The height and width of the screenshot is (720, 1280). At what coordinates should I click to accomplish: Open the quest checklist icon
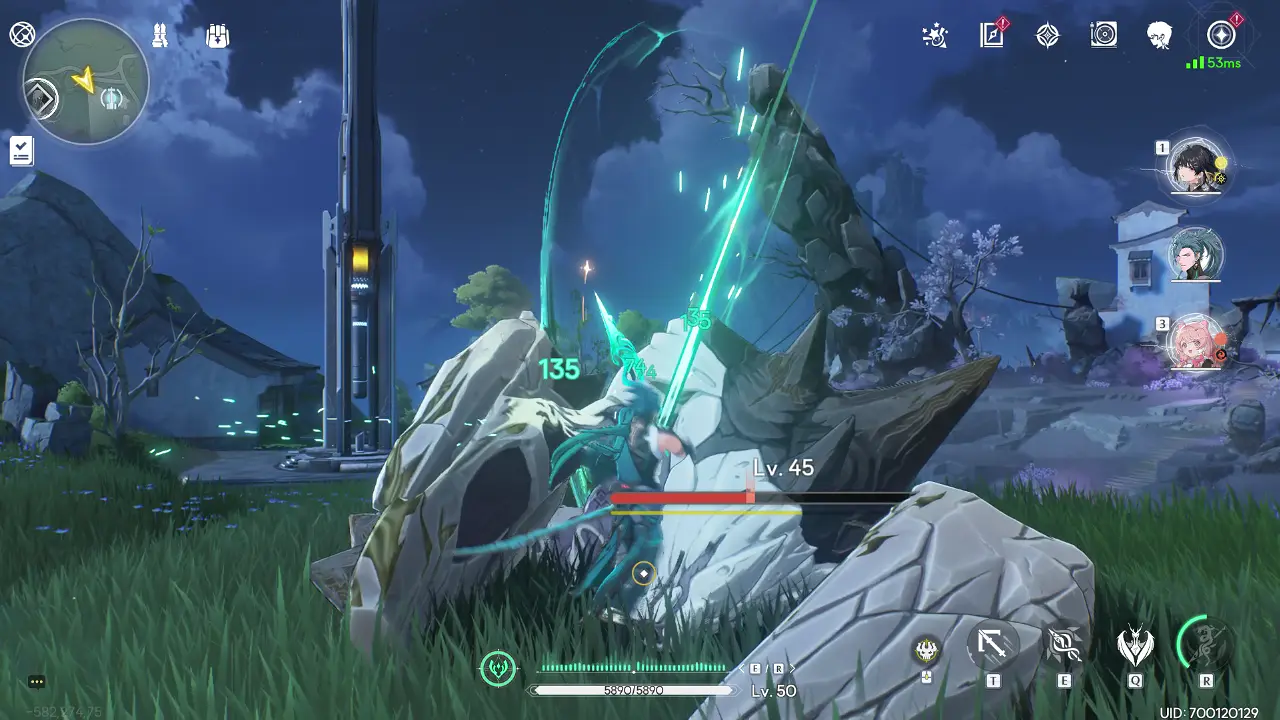[x=21, y=151]
